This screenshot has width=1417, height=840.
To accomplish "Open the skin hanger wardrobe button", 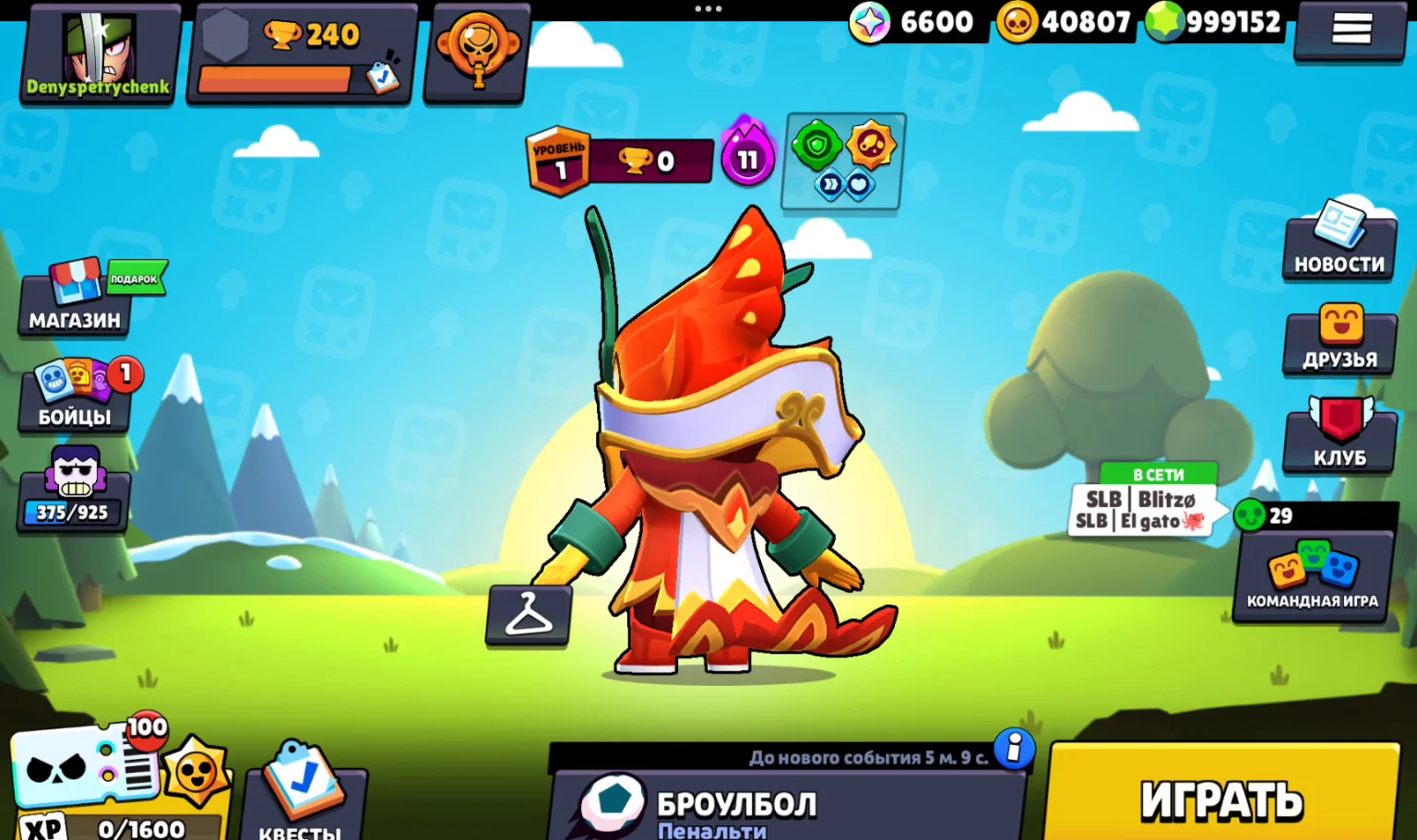I will (x=529, y=614).
